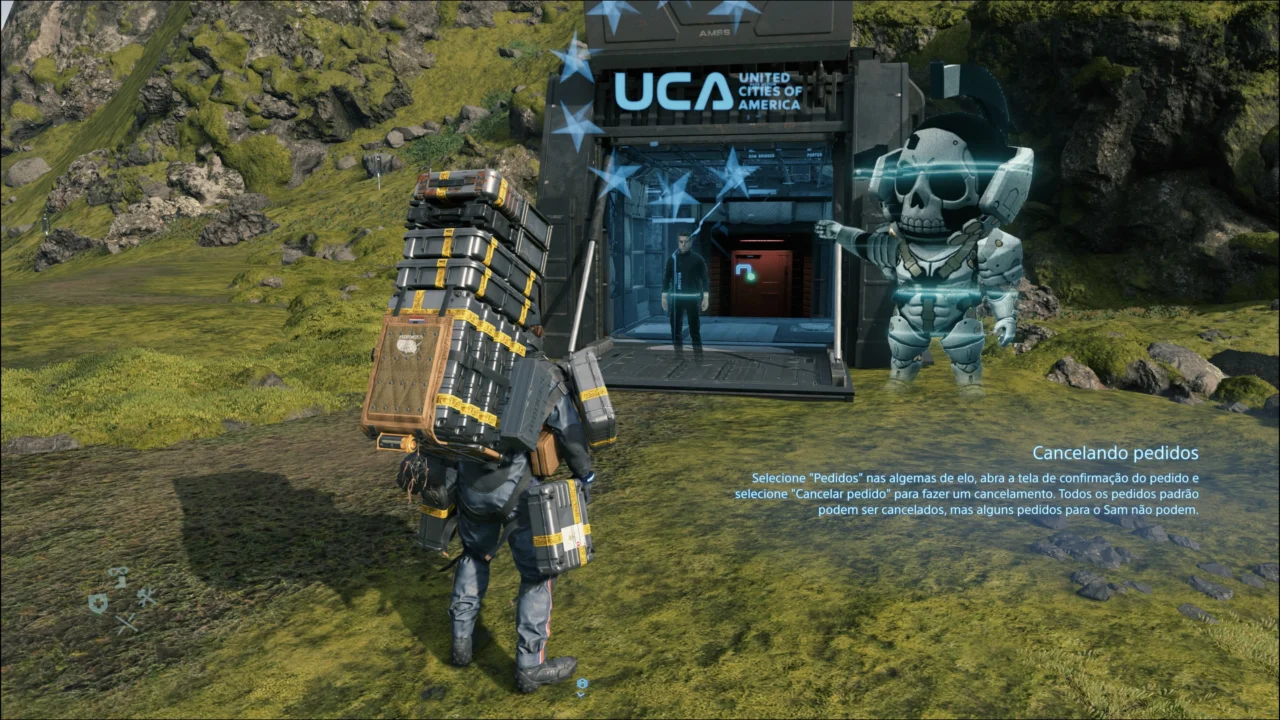Choose the wrench tools icon
This screenshot has width=1280, height=720.
(146, 598)
